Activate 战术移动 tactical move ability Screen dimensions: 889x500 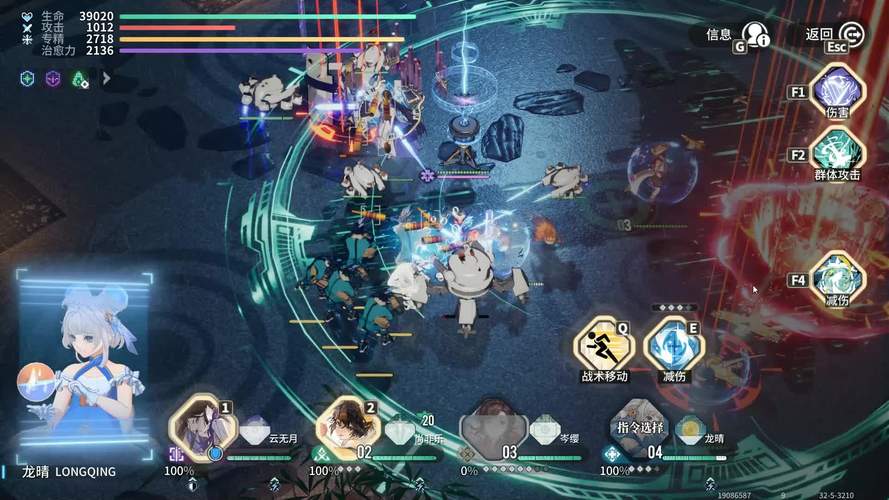604,346
